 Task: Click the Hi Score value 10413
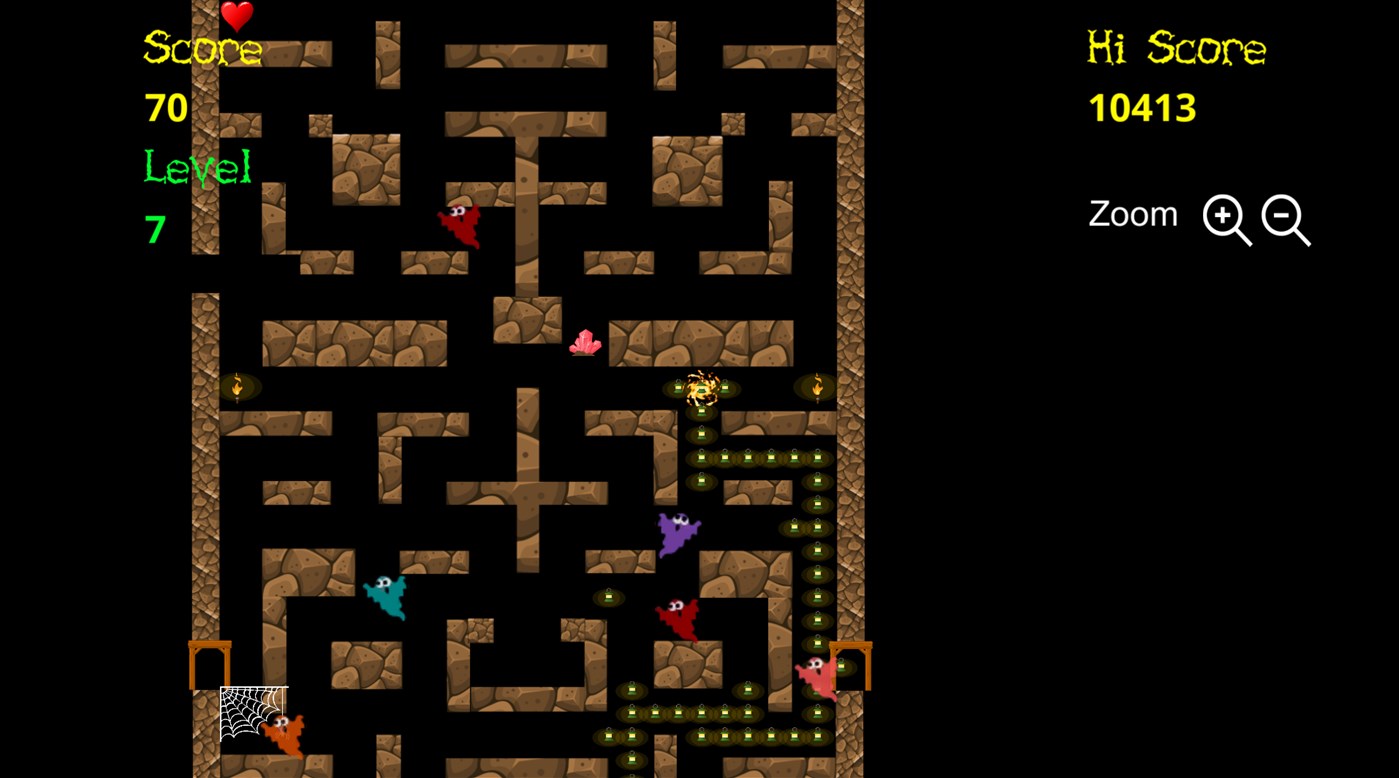(x=1142, y=107)
